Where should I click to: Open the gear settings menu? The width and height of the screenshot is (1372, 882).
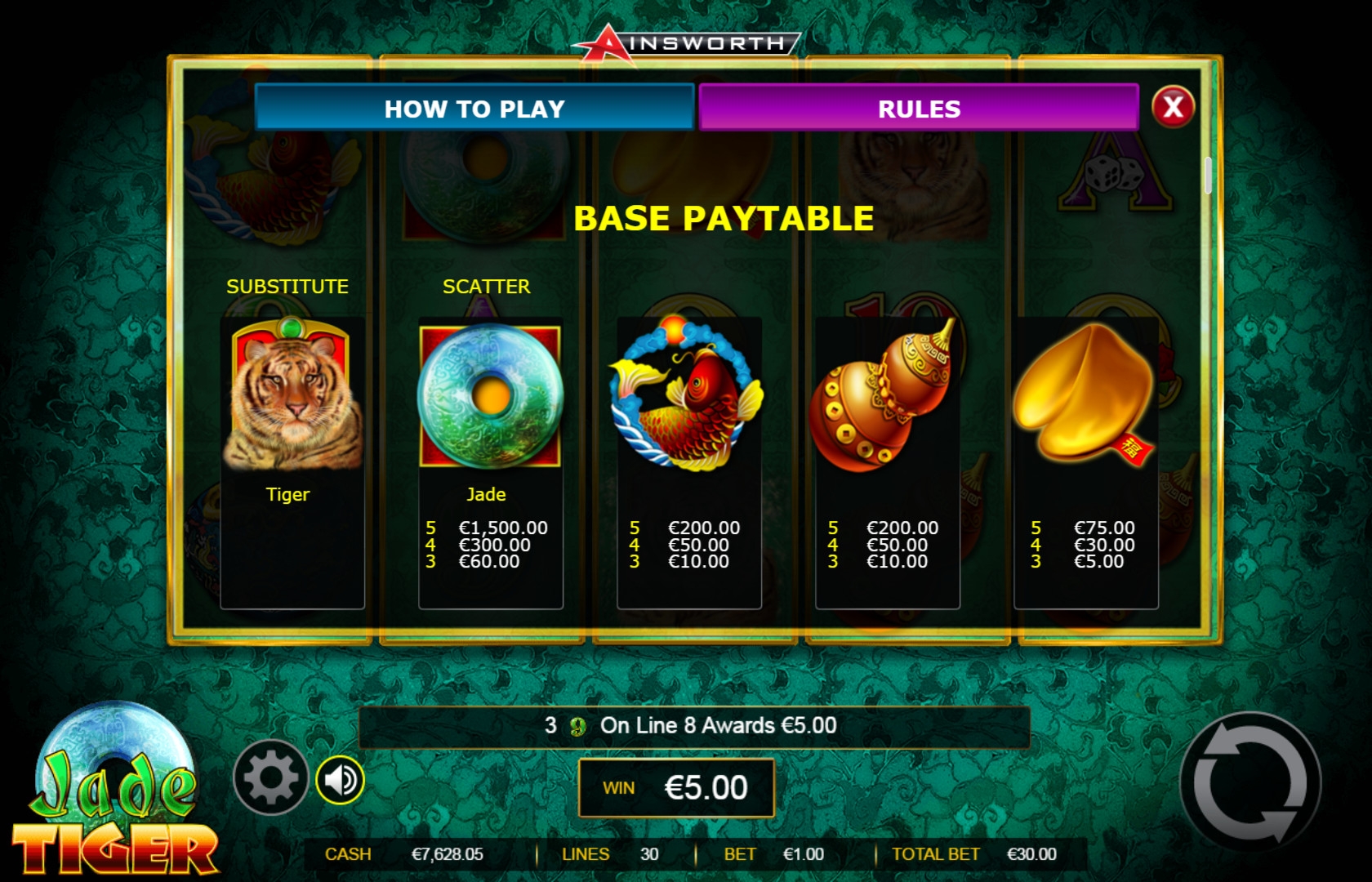click(x=271, y=778)
